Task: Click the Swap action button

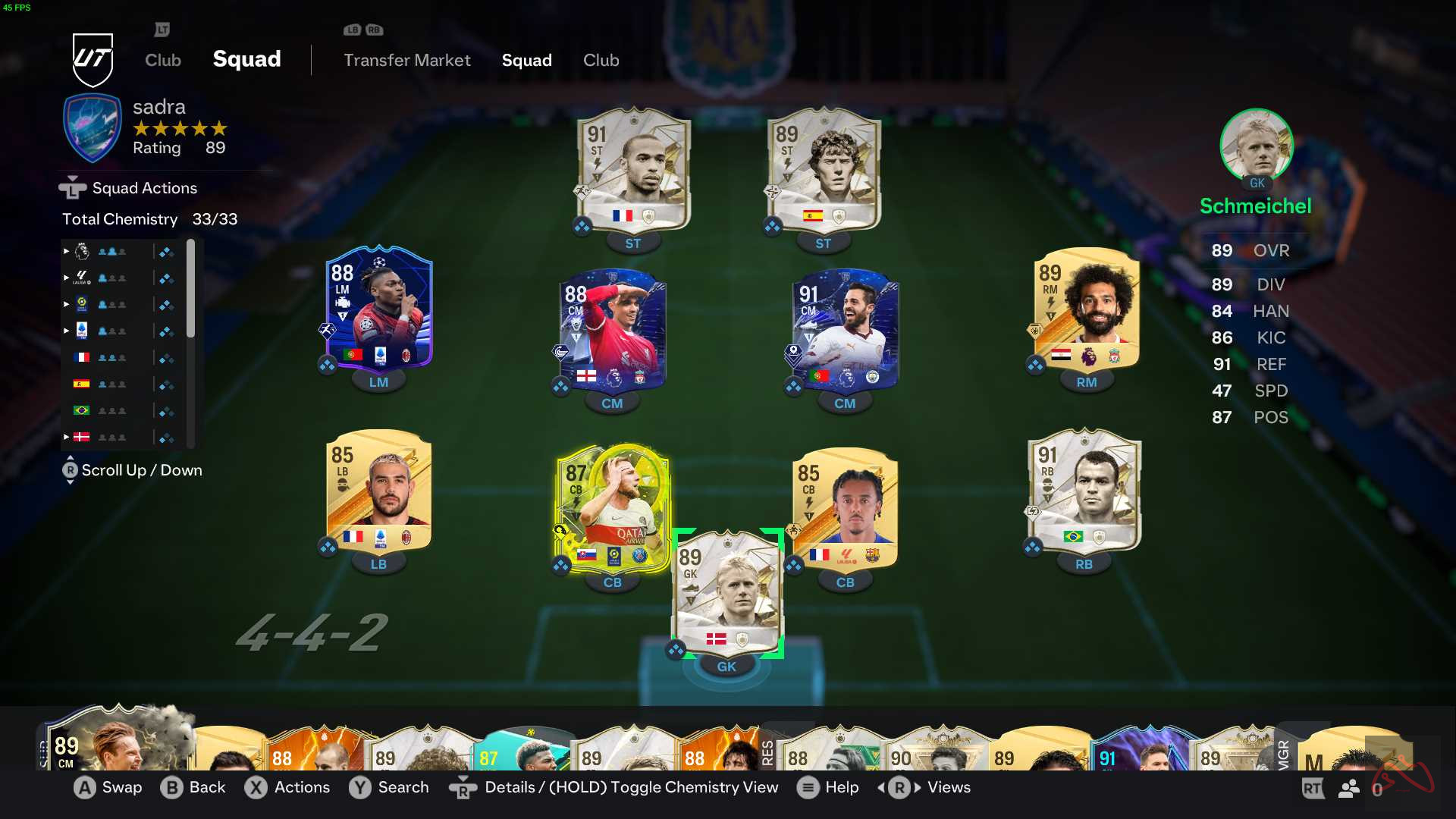Action: [84, 788]
